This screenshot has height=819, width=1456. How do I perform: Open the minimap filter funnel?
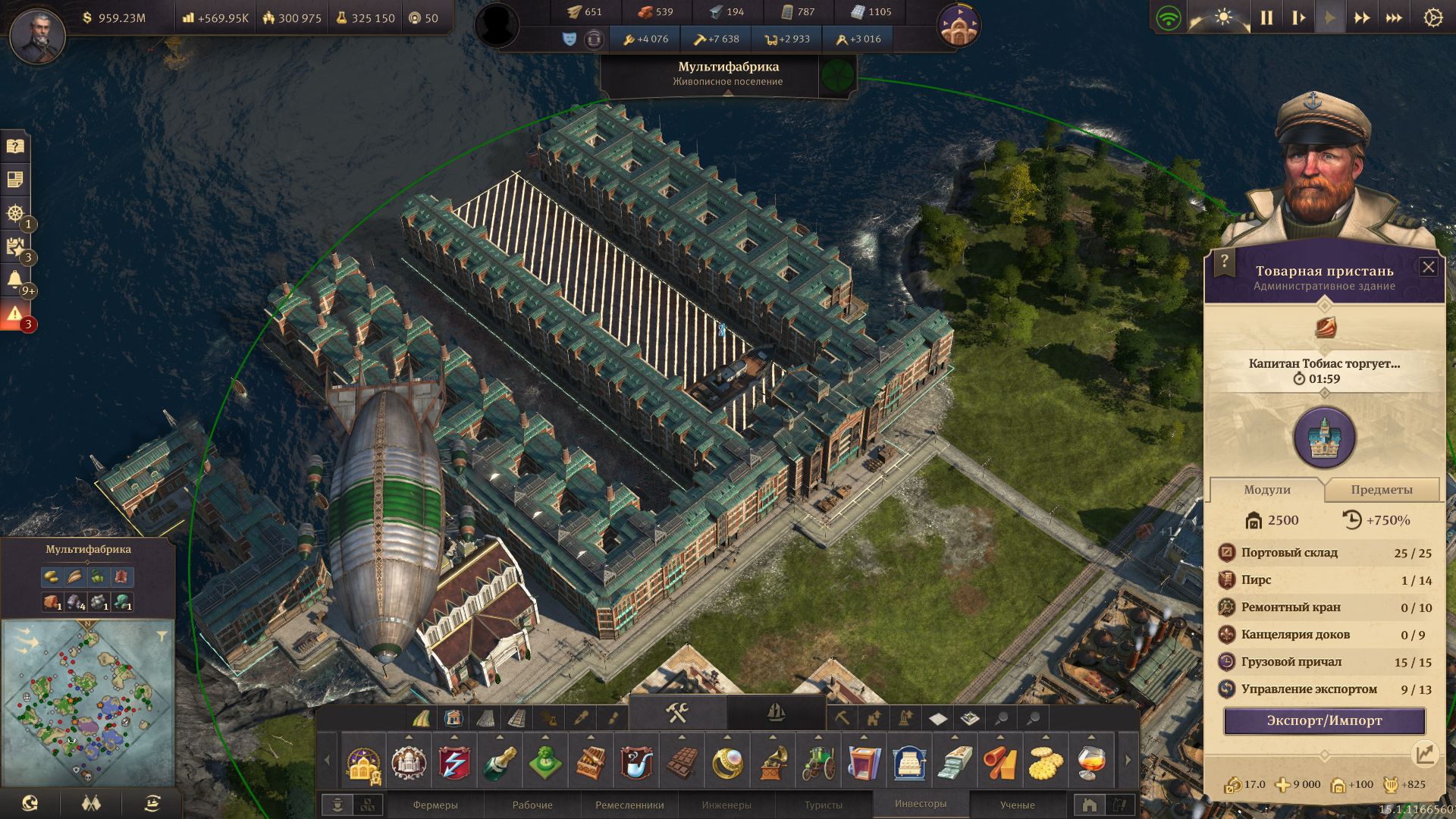(162, 637)
